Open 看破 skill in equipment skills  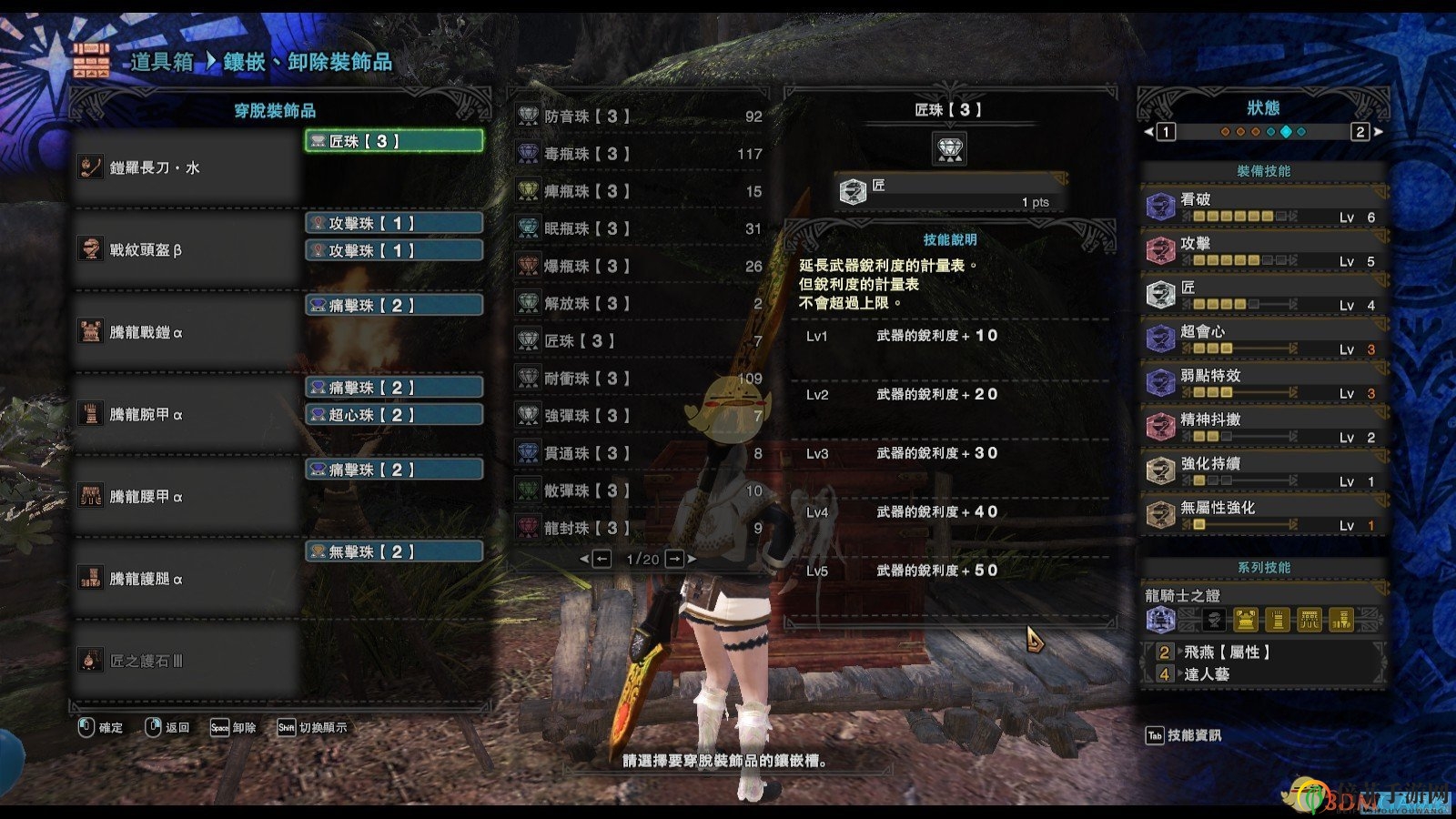coord(1263,207)
